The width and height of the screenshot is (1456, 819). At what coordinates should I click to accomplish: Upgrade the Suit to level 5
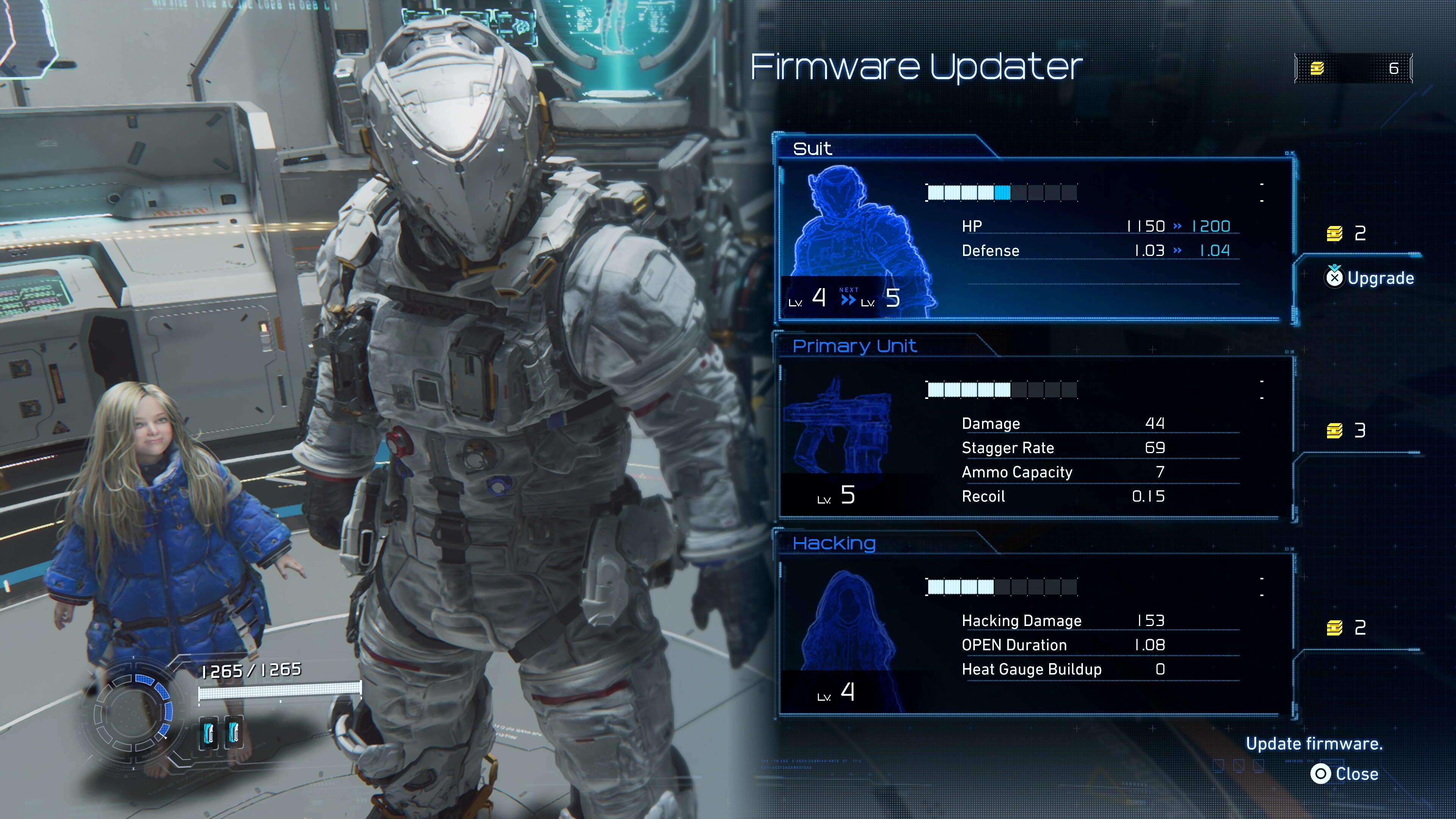(1370, 278)
